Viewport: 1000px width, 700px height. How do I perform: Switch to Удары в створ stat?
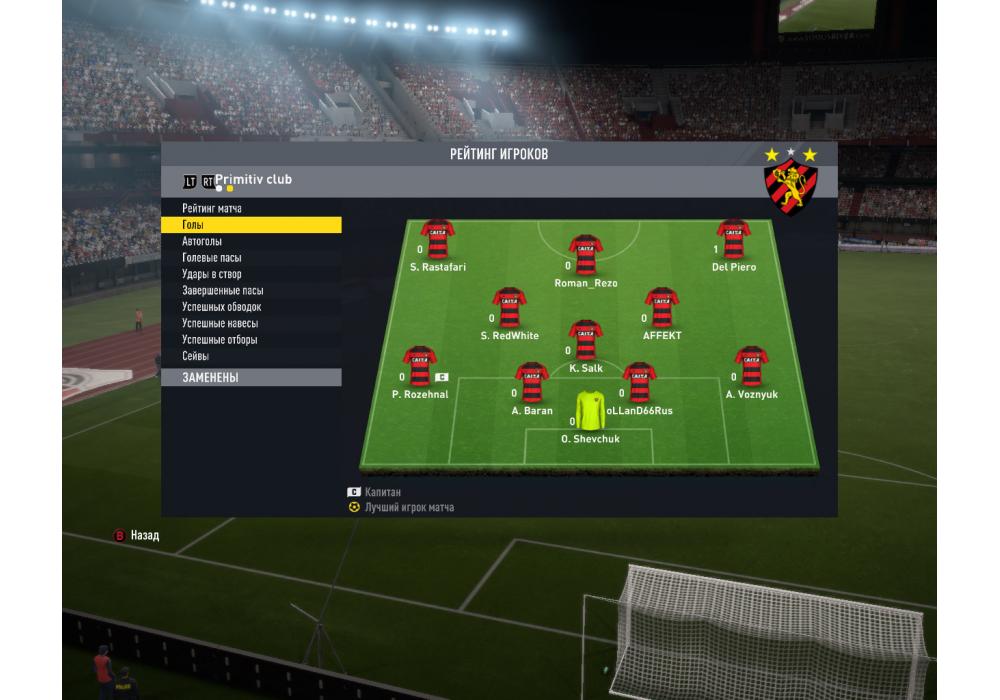click(212, 274)
